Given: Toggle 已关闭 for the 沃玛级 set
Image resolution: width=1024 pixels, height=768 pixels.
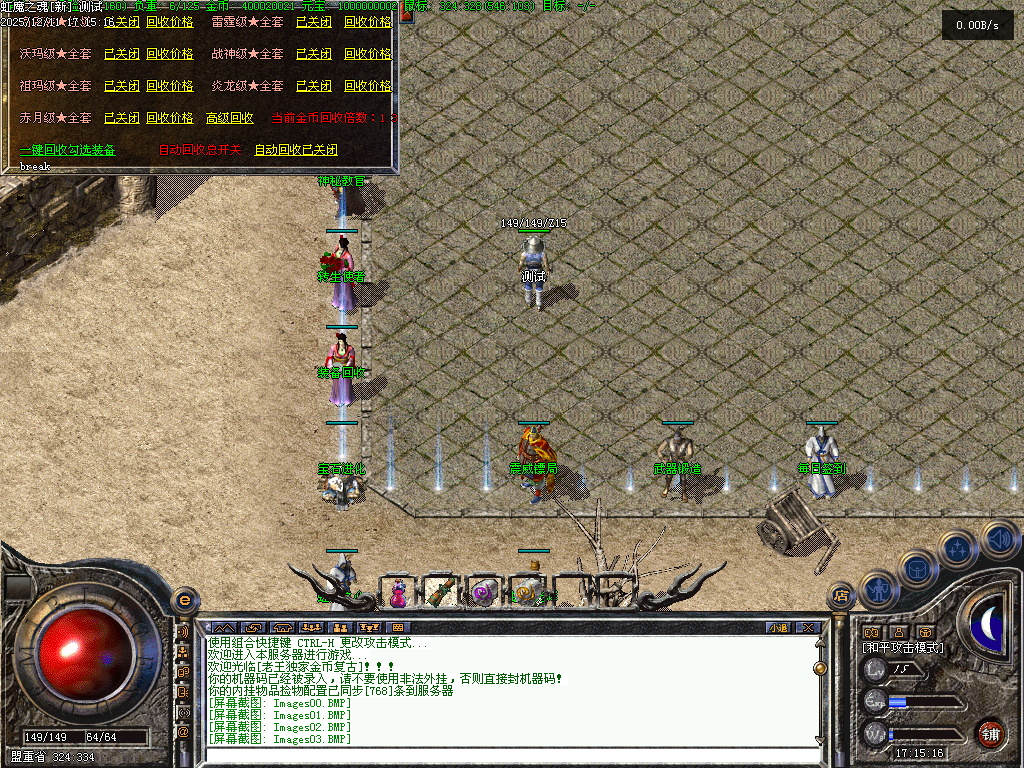Looking at the screenshot, I should pyautogui.click(x=122, y=54).
